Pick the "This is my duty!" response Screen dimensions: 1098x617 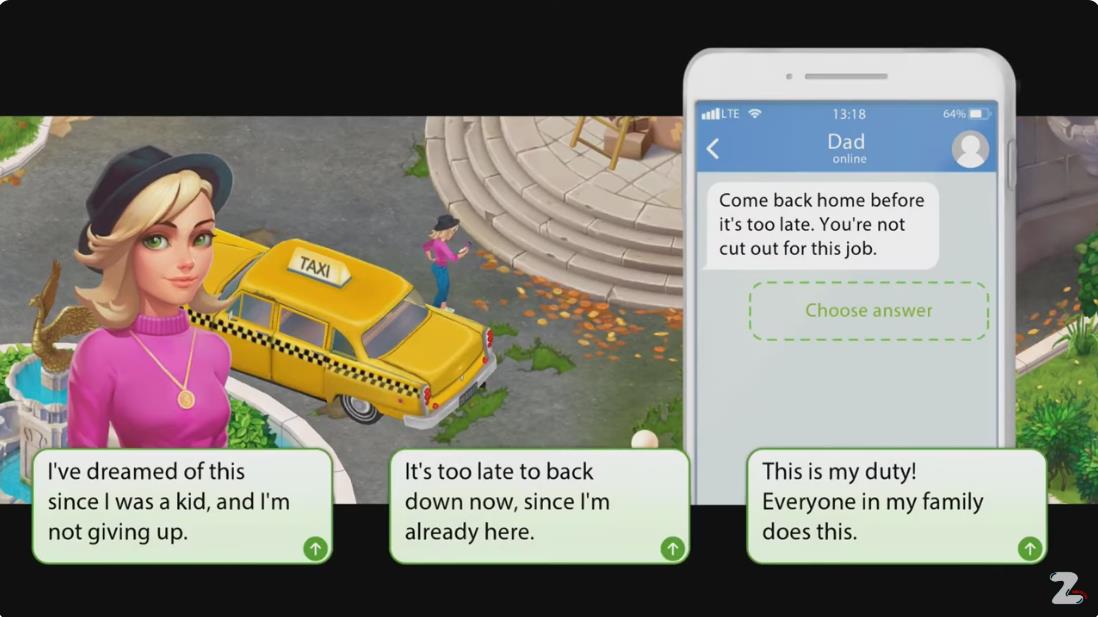pos(896,504)
